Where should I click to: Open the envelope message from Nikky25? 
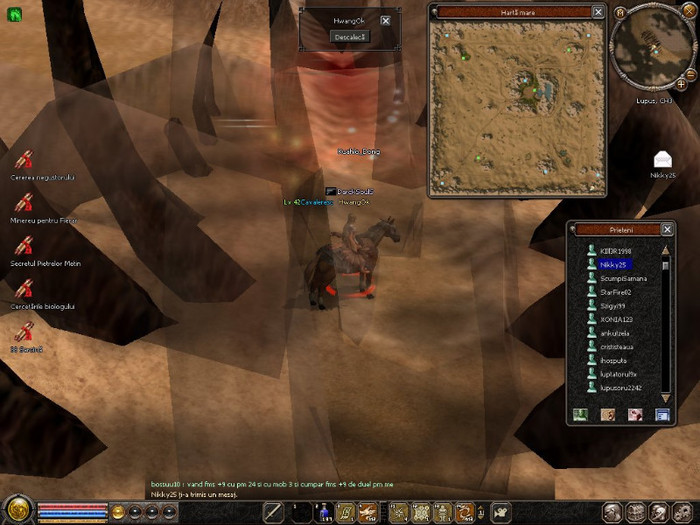[662, 159]
